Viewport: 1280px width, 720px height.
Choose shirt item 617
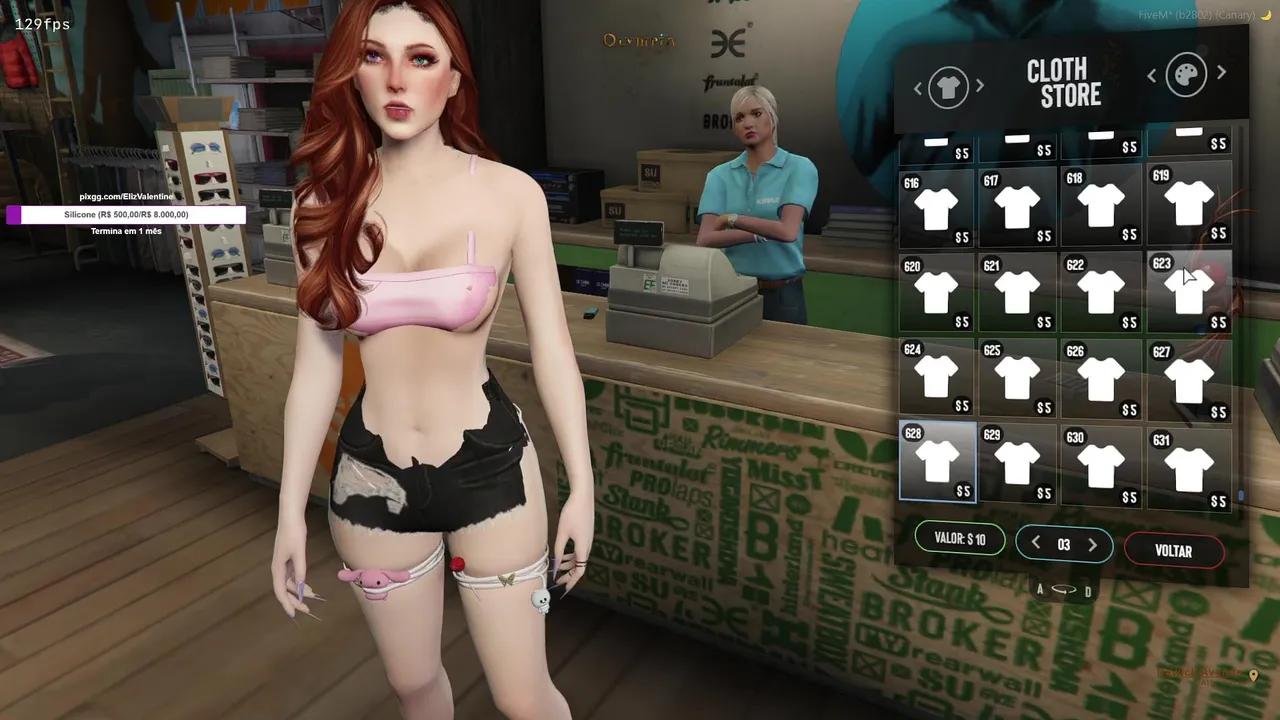[1017, 208]
